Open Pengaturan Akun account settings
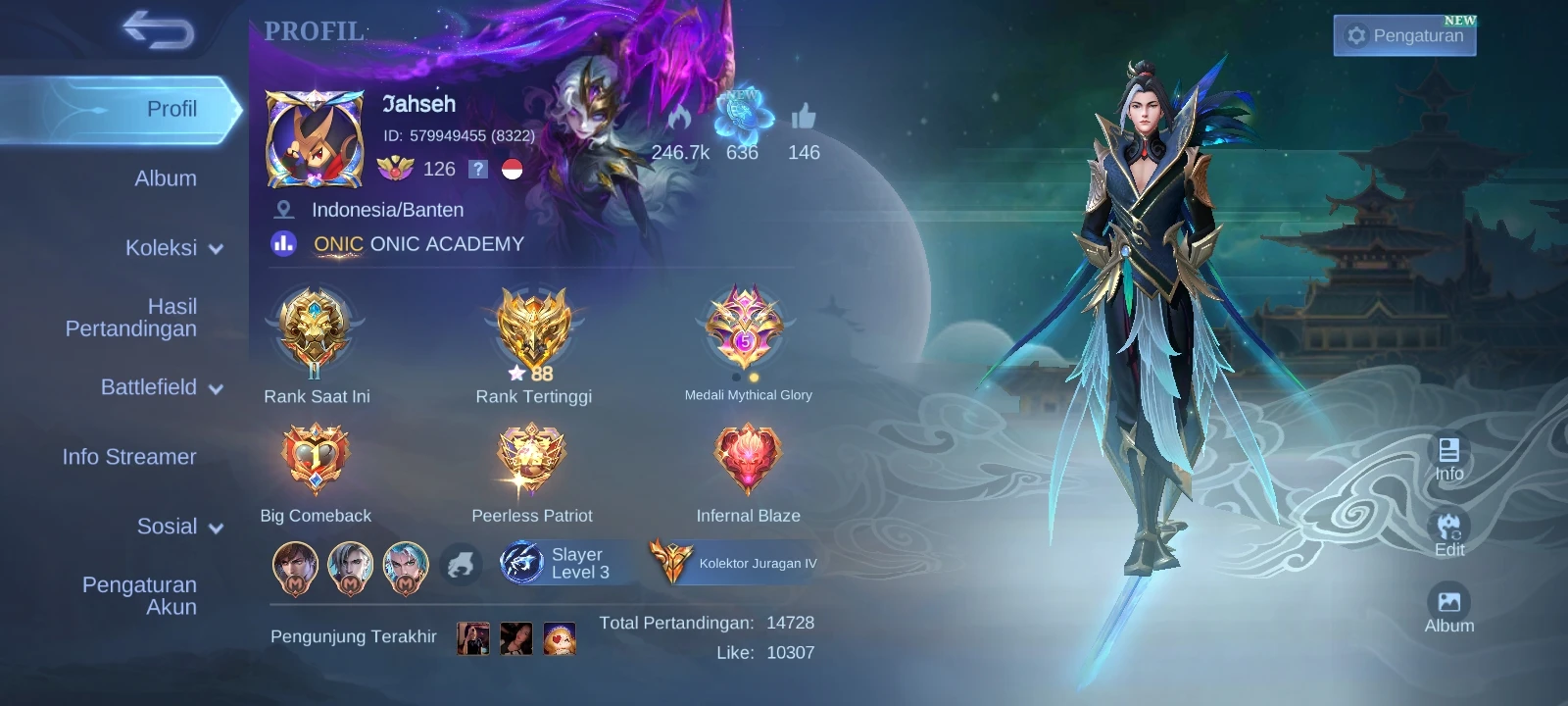The height and width of the screenshot is (706, 1568). [x=139, y=595]
